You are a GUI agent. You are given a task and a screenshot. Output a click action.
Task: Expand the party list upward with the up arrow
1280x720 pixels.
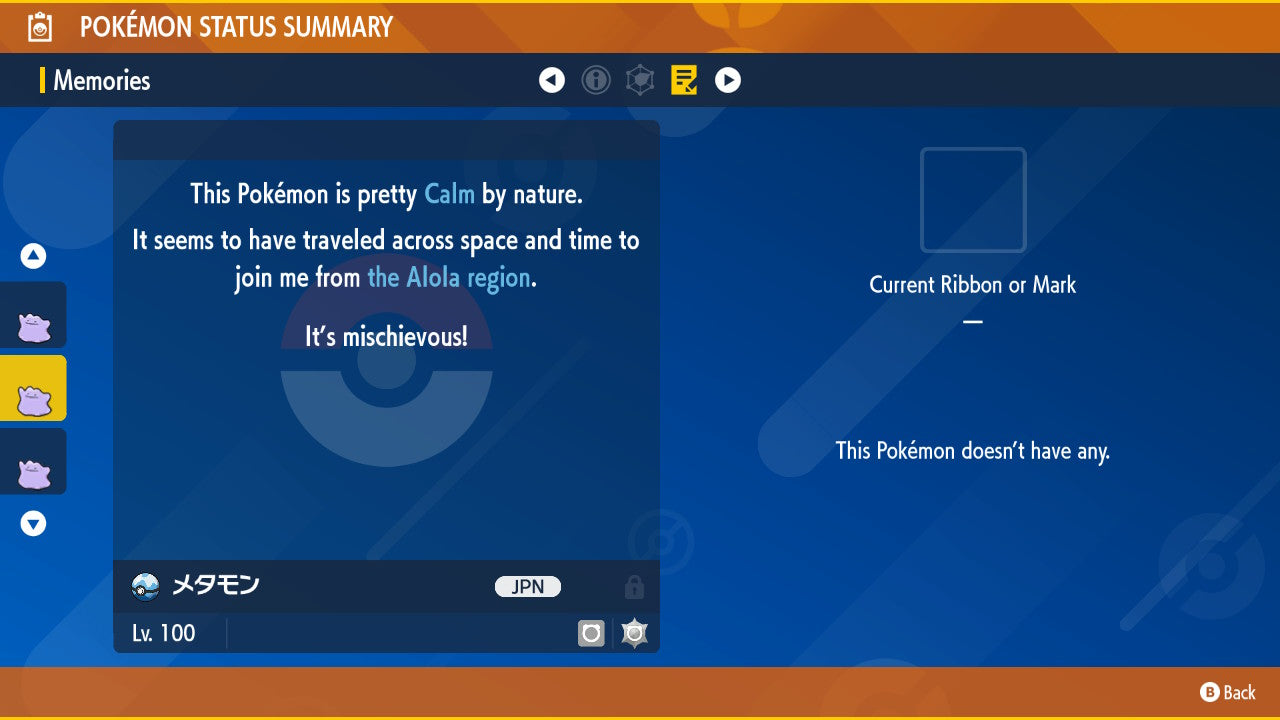click(32, 255)
